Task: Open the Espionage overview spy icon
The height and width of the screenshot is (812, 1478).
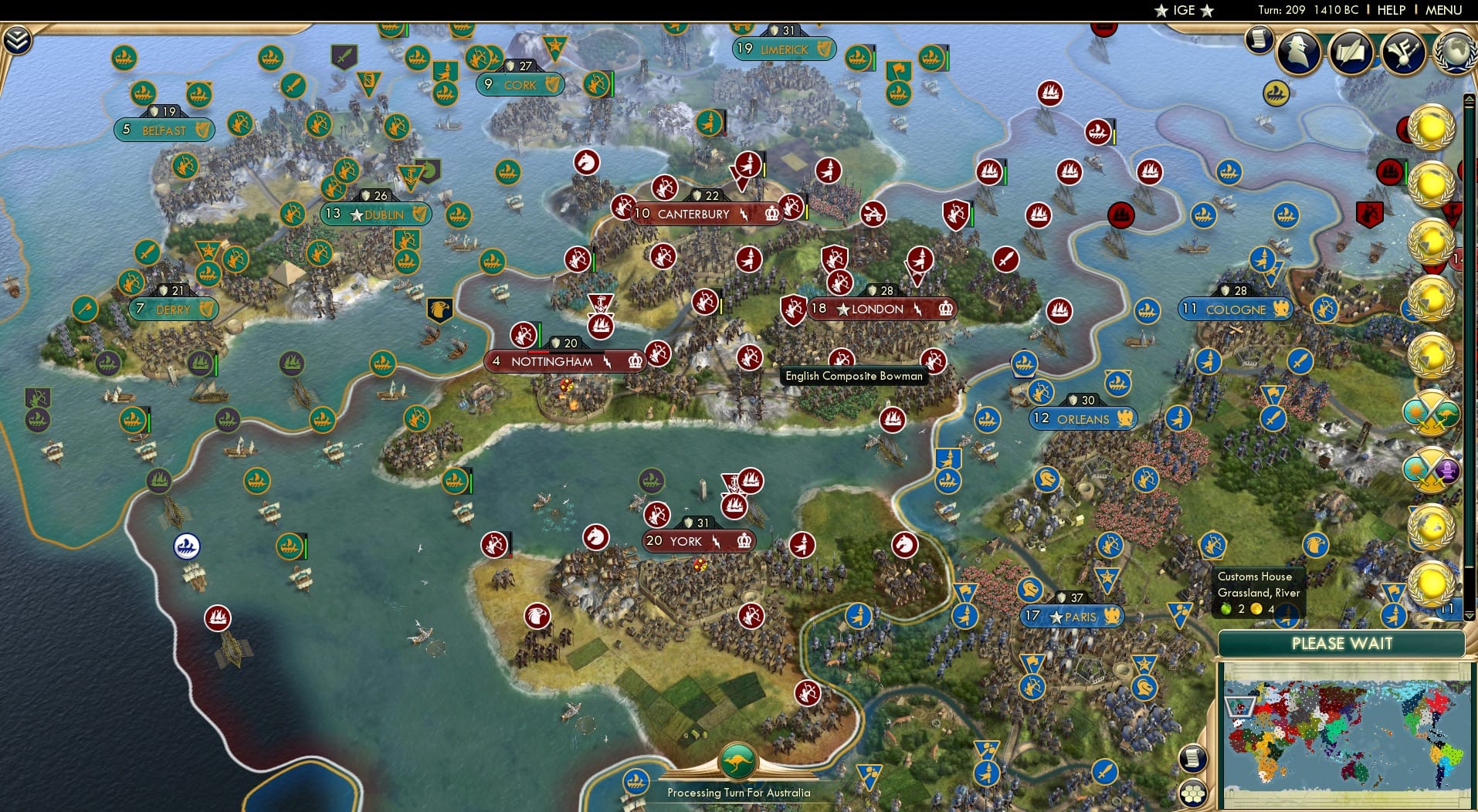Action: 1297,49
